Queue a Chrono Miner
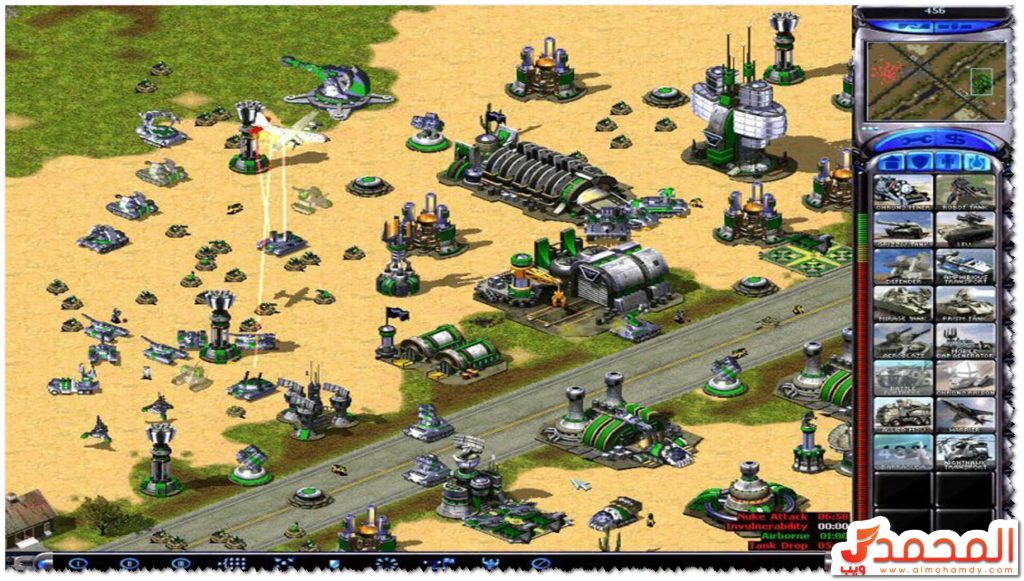Viewport: 1024px width, 581px height. pyautogui.click(x=903, y=191)
